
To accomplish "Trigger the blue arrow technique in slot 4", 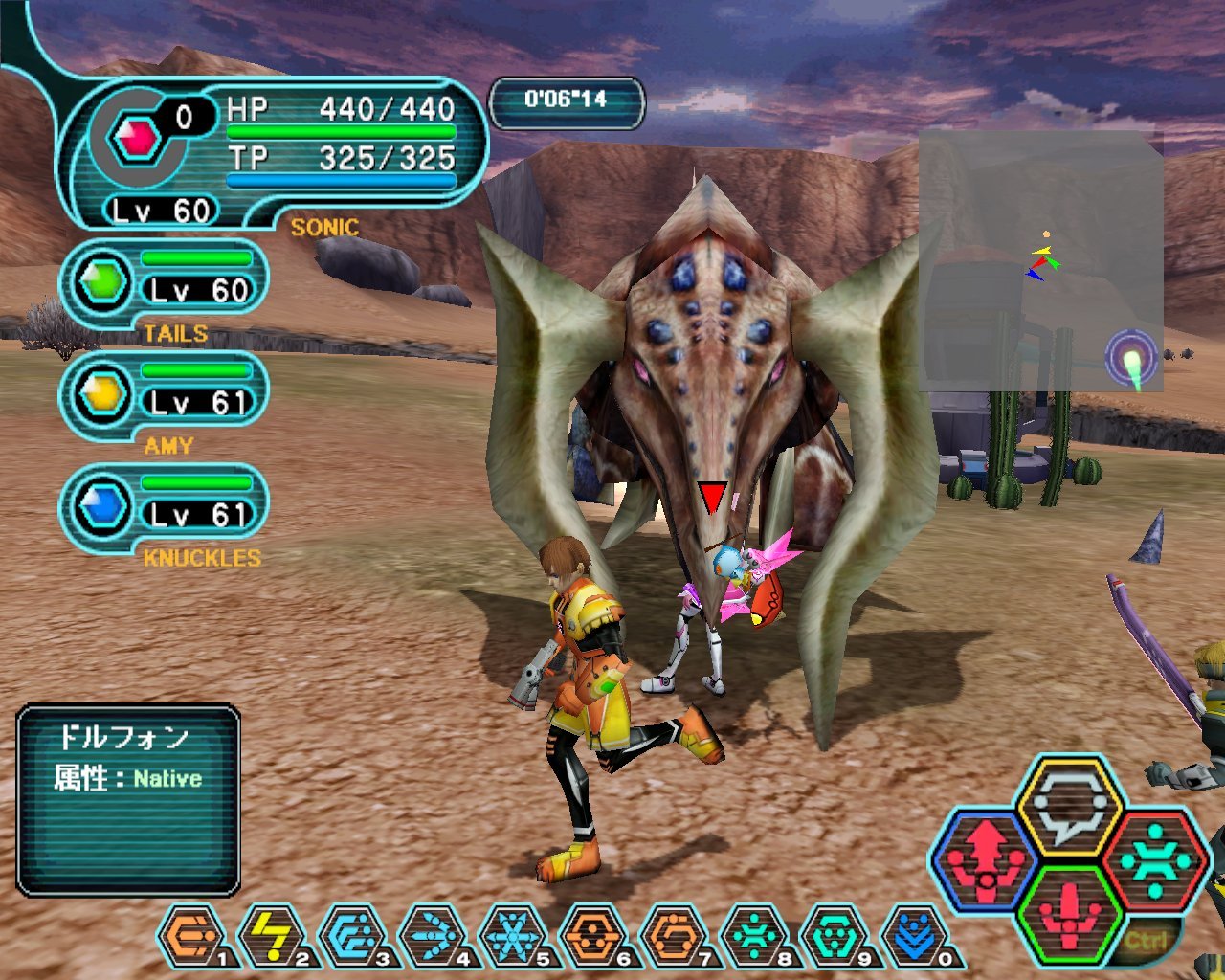I will click(x=432, y=936).
